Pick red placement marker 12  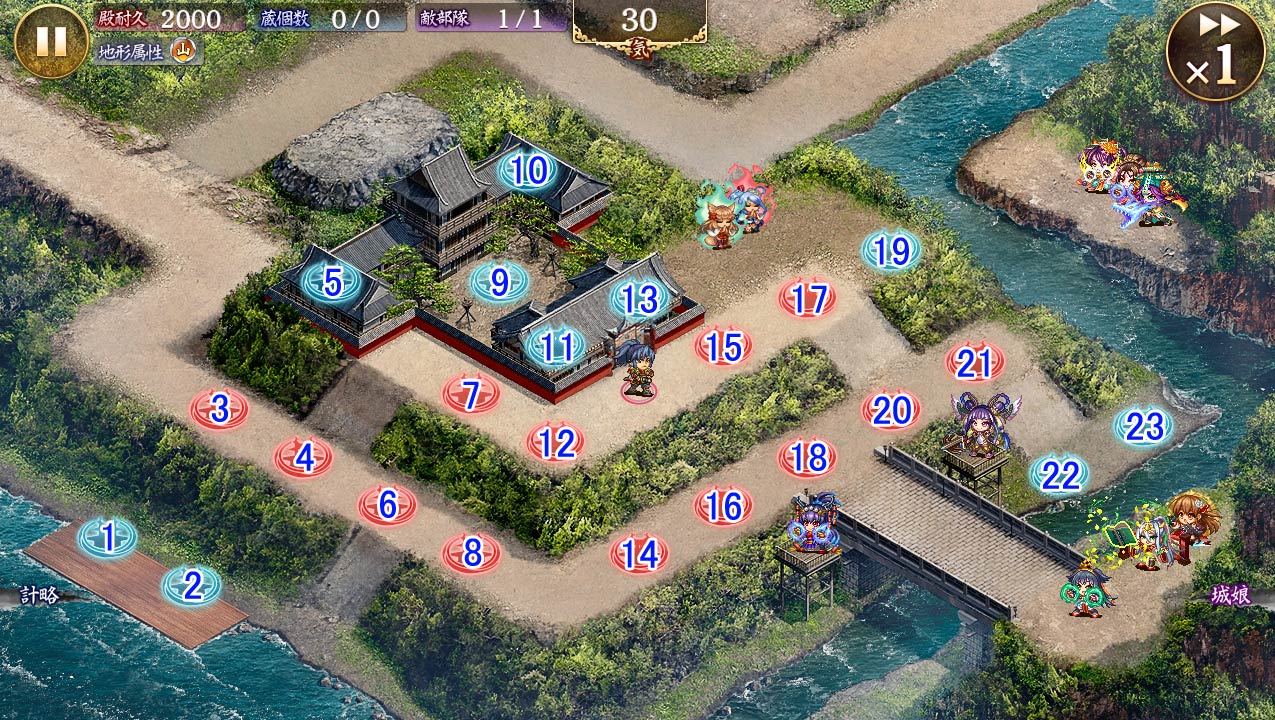(556, 442)
